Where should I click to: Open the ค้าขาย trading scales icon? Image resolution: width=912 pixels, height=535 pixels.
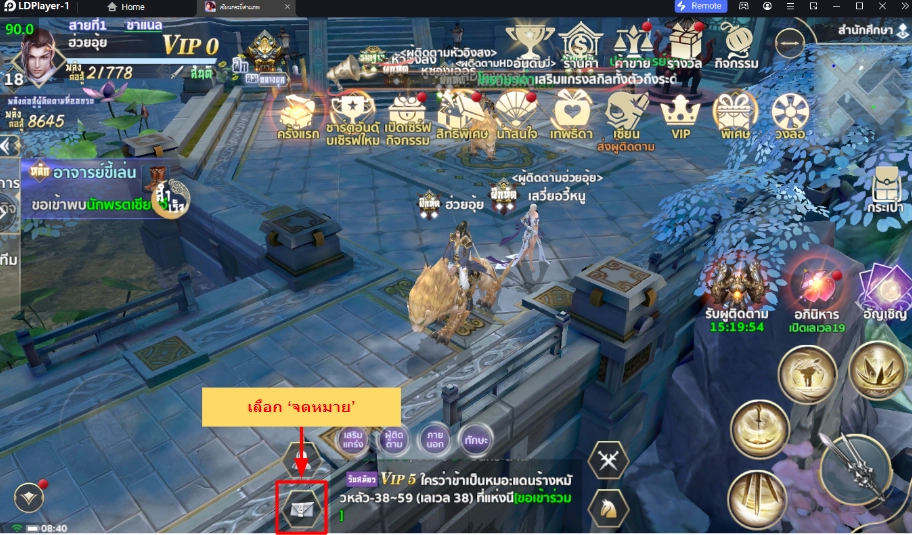(x=631, y=47)
